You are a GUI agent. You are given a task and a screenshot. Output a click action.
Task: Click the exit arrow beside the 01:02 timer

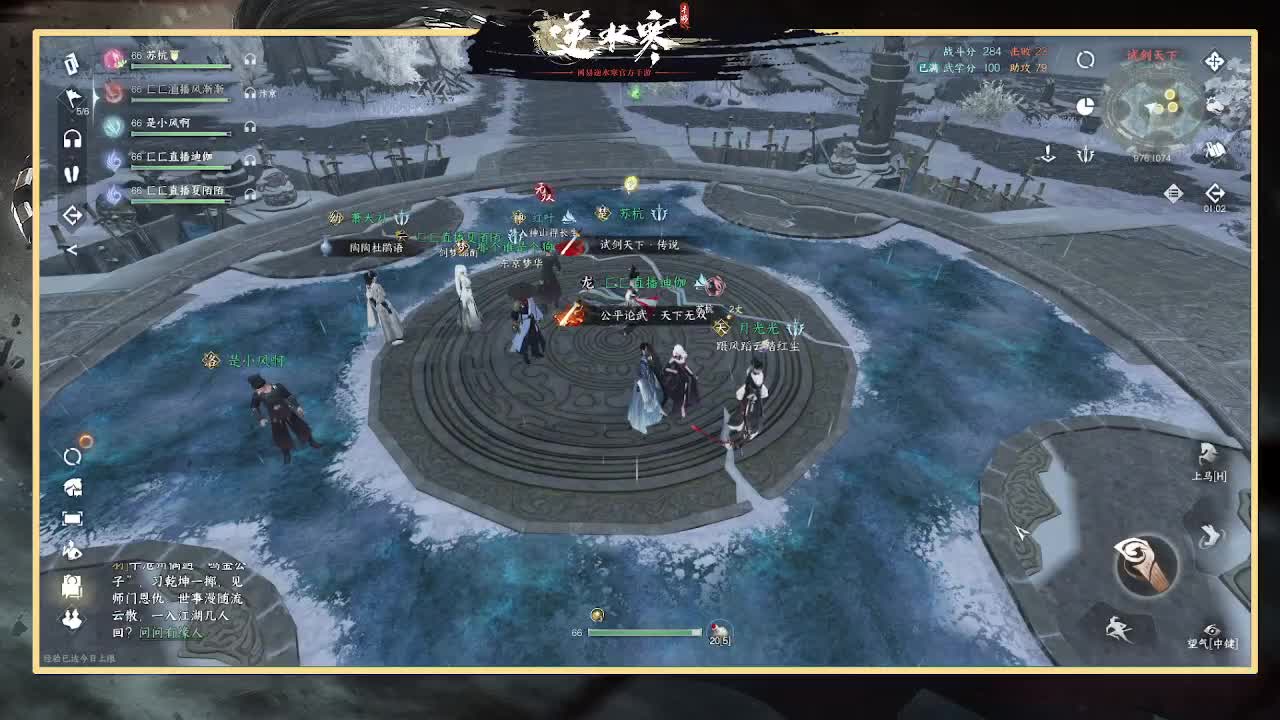pyautogui.click(x=1214, y=192)
